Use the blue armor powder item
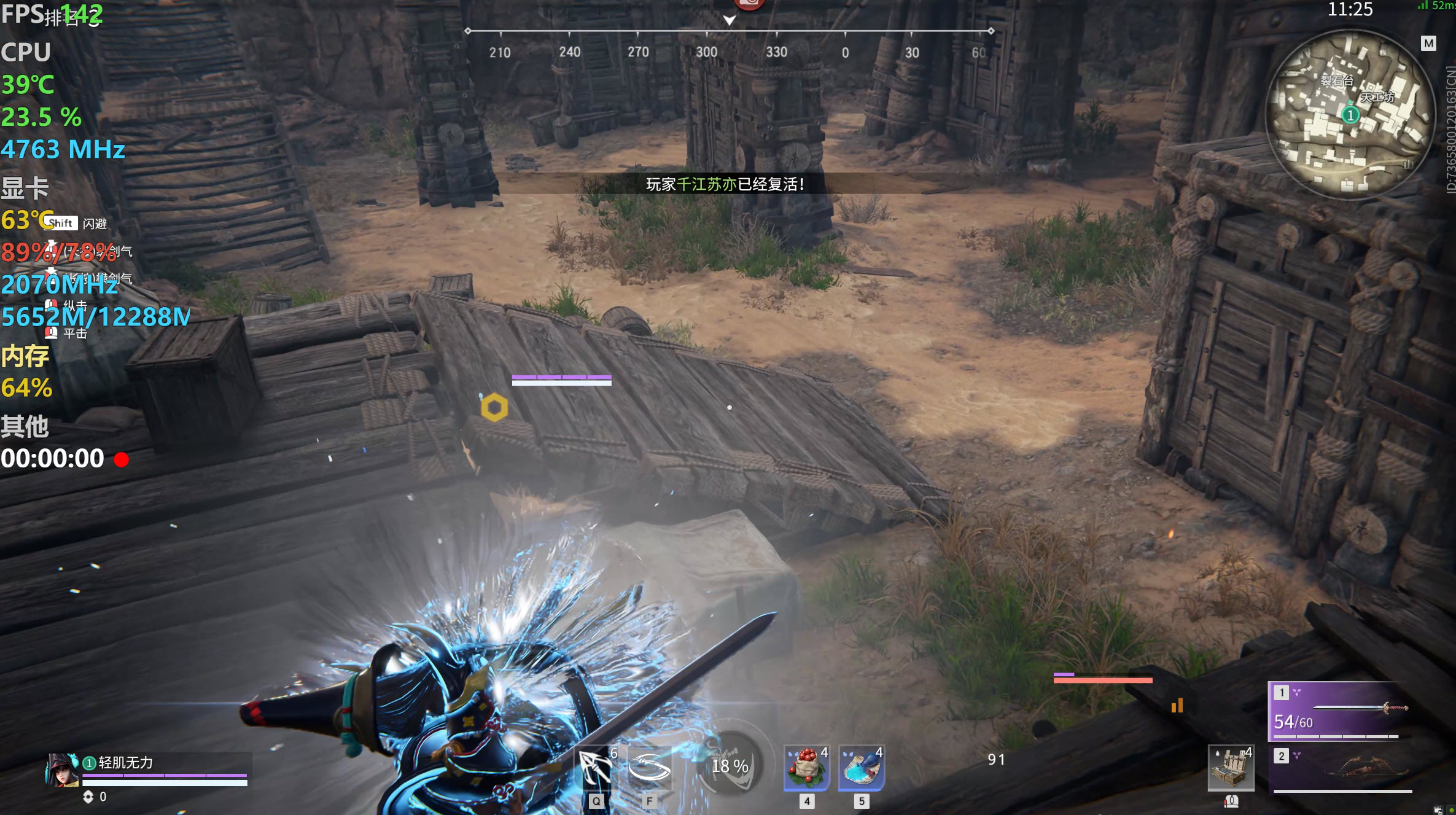Viewport: 1456px width, 815px height. point(861,768)
